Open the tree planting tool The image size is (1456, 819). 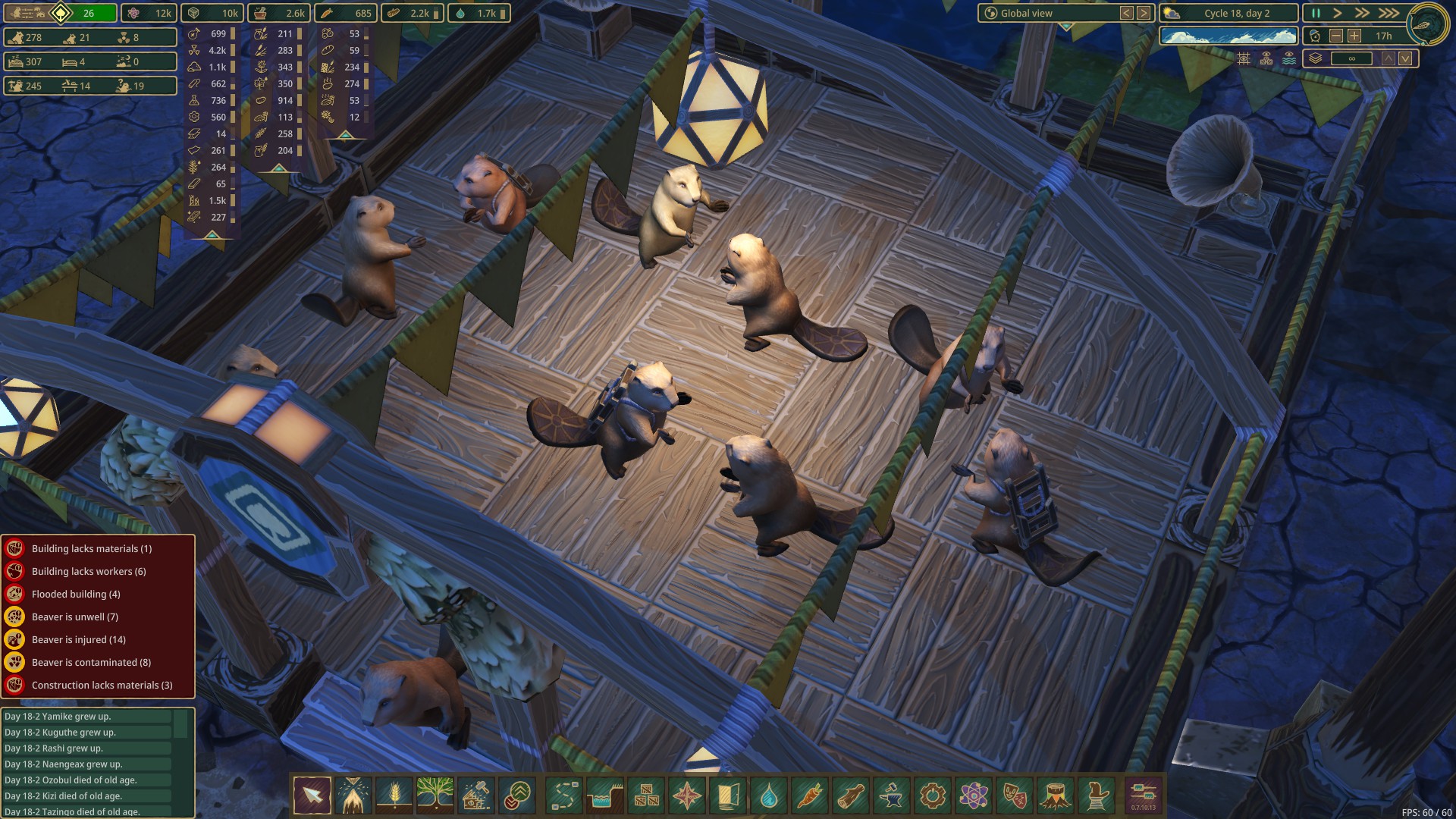point(435,795)
